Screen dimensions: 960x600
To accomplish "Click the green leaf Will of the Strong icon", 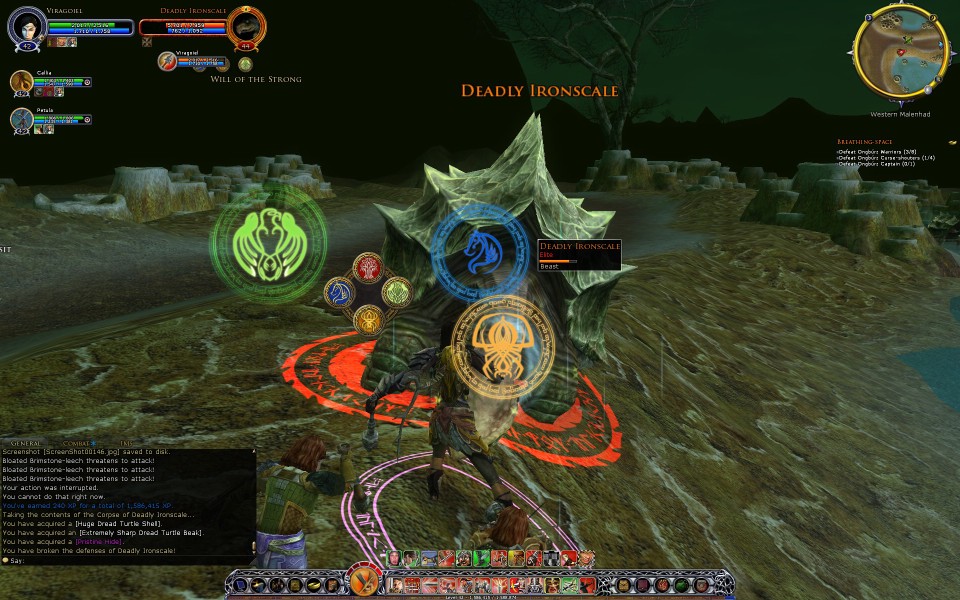I will click(x=245, y=64).
